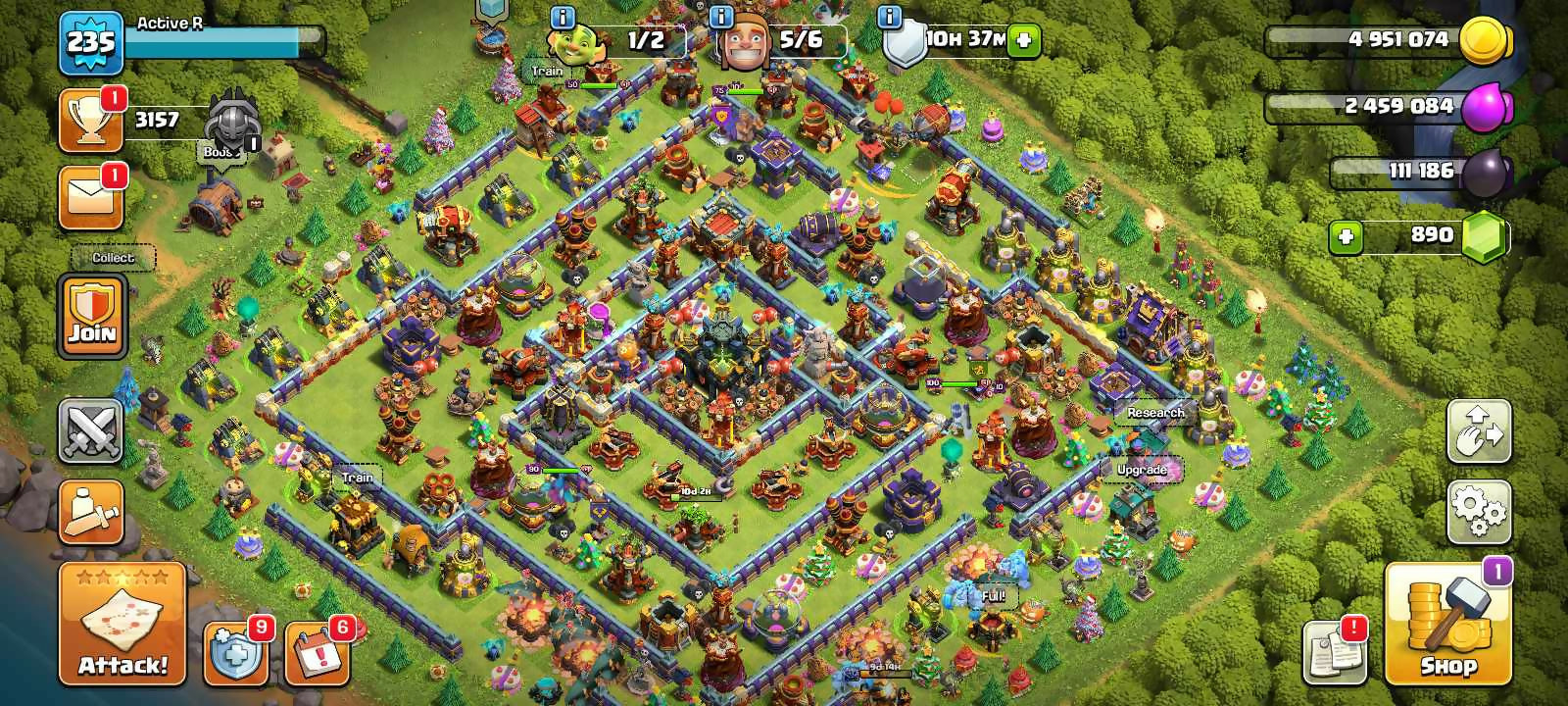Open the shield with nine notifications
Viewport: 1568px width, 706px height.
(235, 652)
